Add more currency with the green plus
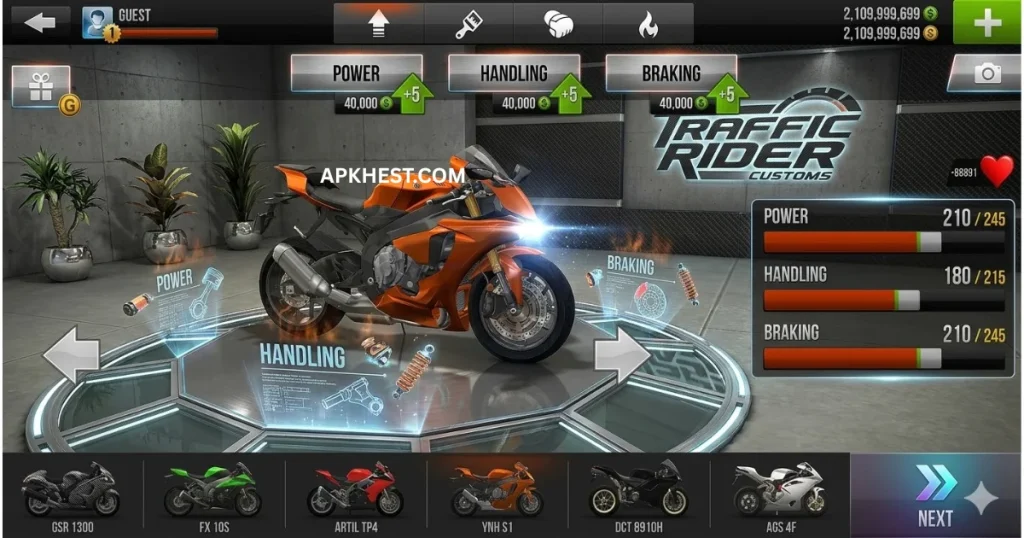The image size is (1024, 538). point(988,22)
